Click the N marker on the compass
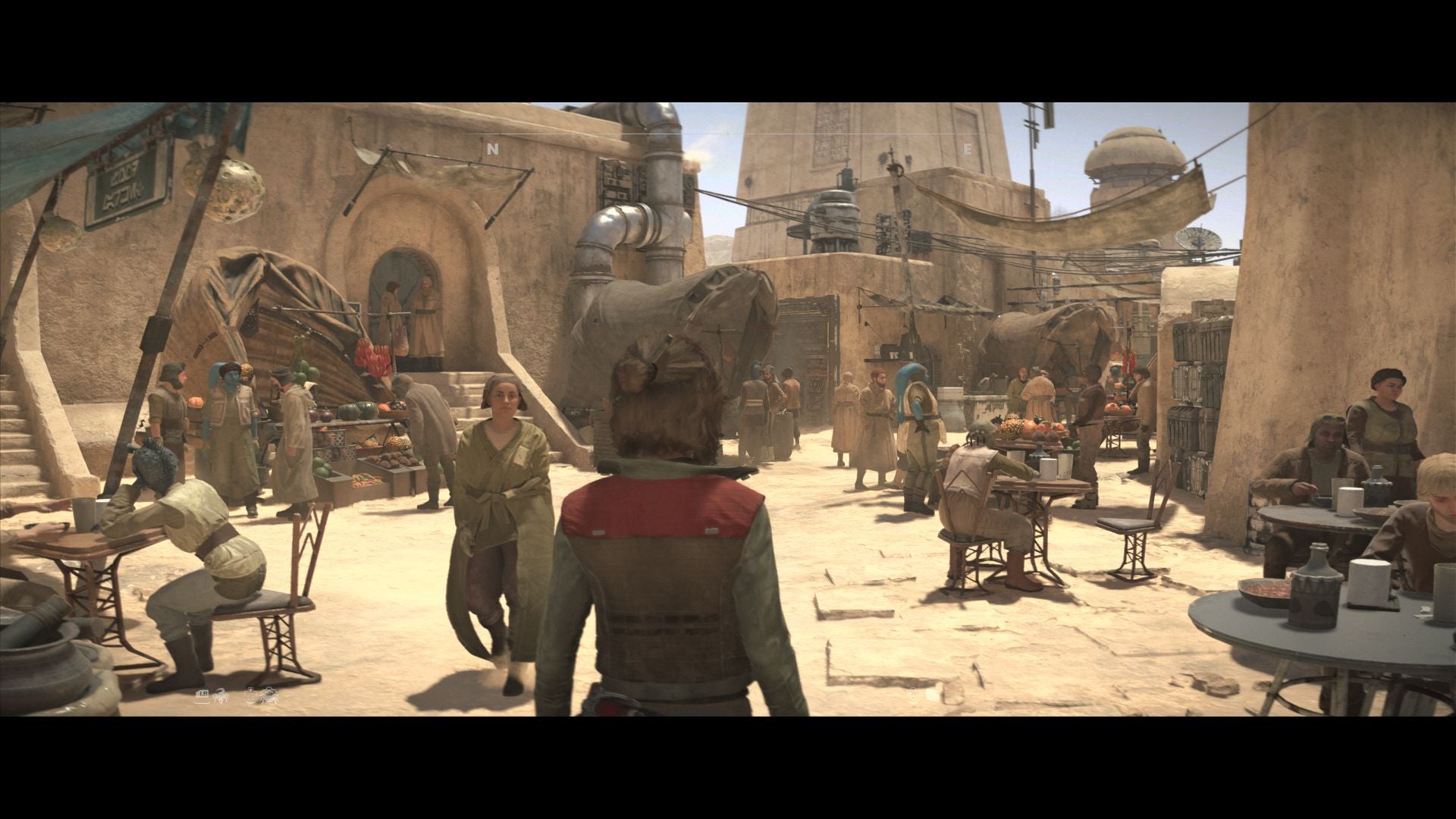Image resolution: width=1456 pixels, height=819 pixels. point(493,149)
